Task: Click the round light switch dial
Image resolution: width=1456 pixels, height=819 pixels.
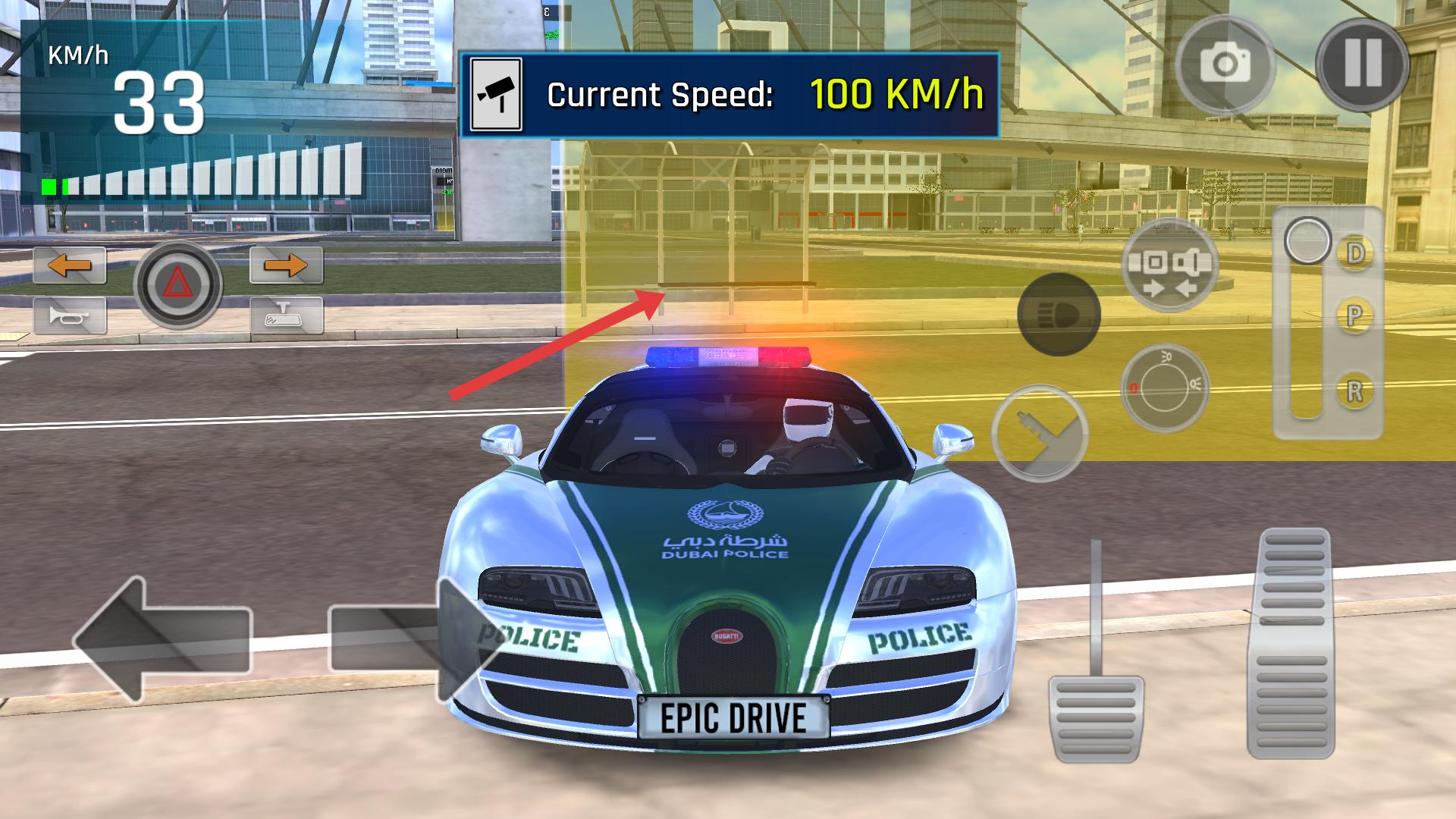Action: click(x=1164, y=388)
